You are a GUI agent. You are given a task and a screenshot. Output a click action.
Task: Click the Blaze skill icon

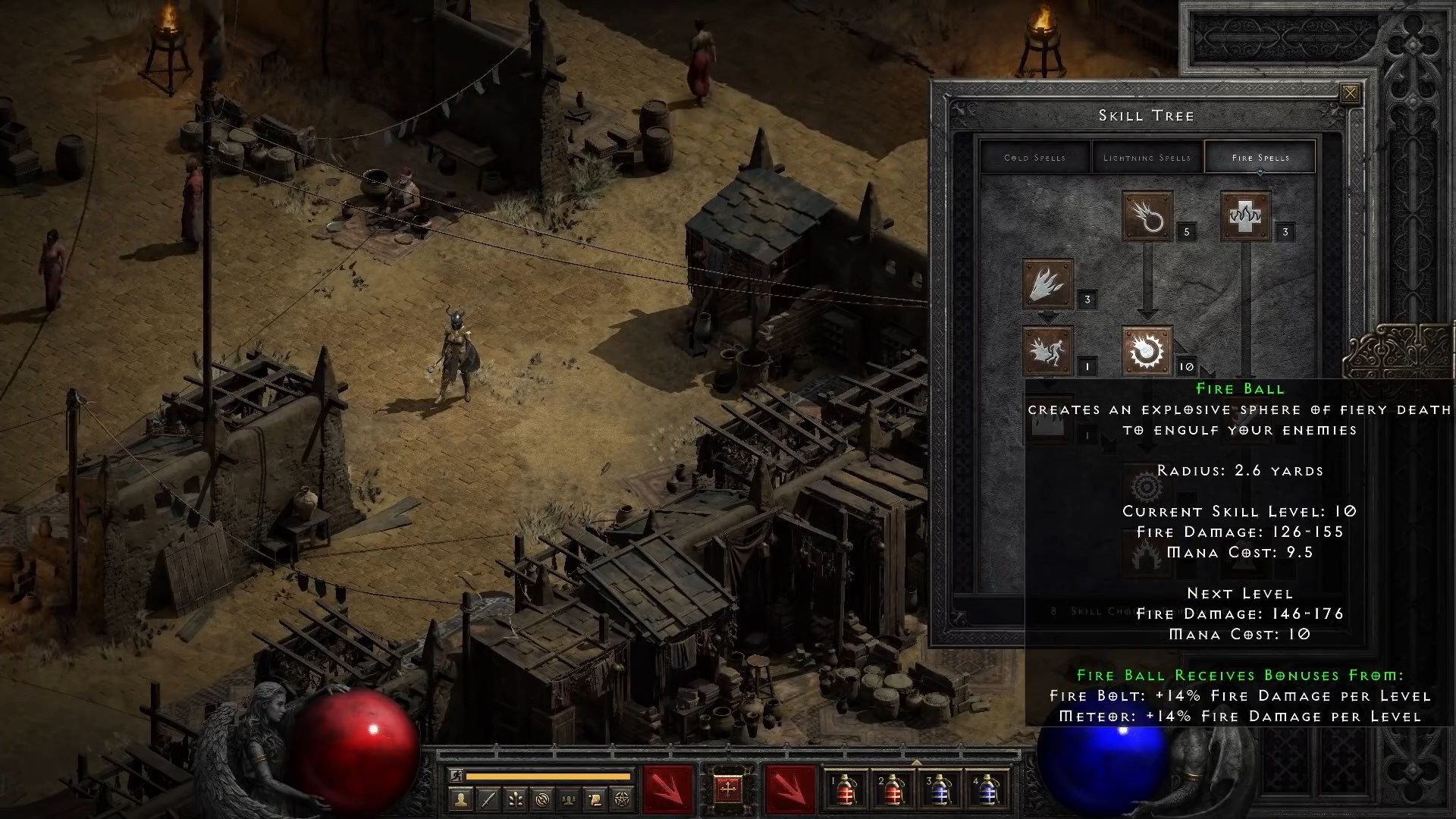pos(1049,349)
